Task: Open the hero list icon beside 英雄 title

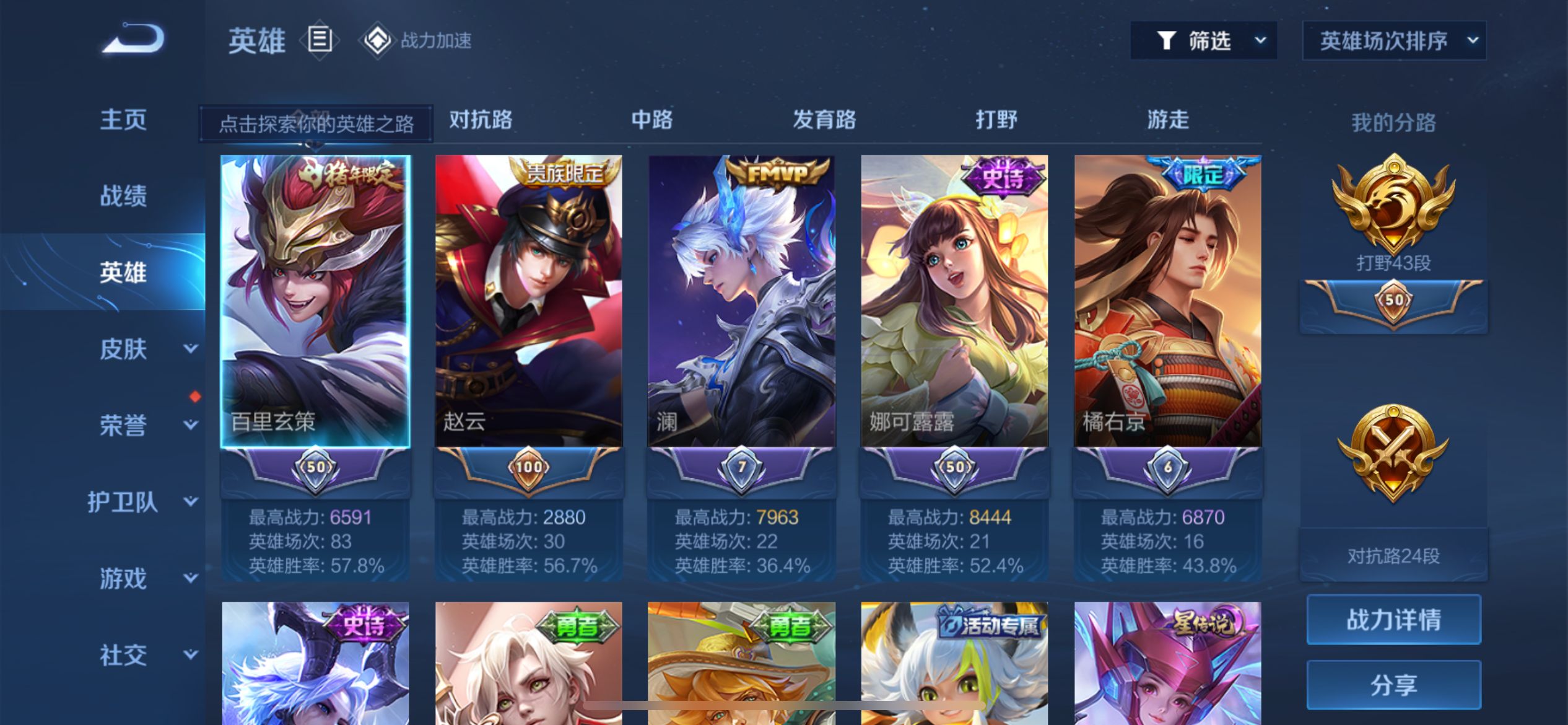Action: pyautogui.click(x=320, y=40)
